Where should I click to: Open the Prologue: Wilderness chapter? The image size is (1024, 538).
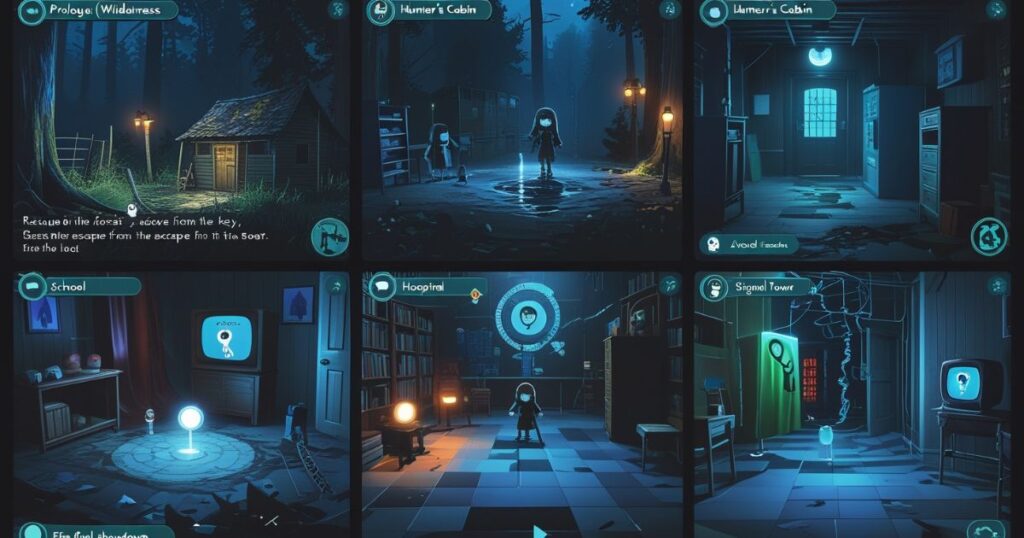96,11
